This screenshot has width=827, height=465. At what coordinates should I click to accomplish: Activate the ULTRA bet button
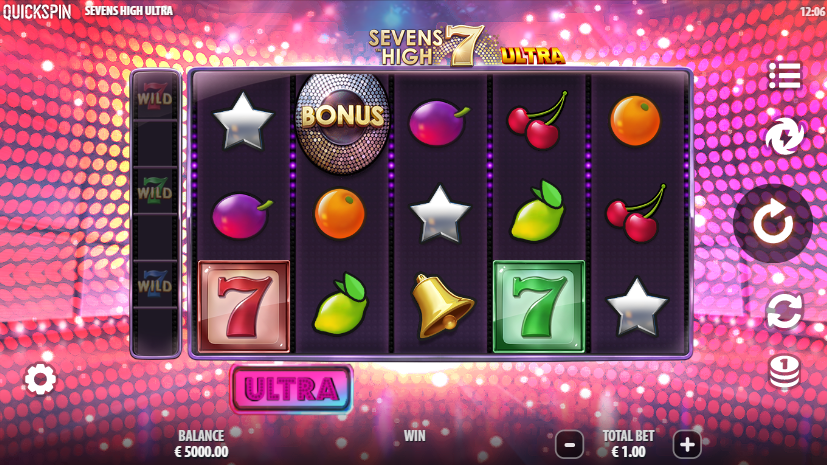point(291,389)
